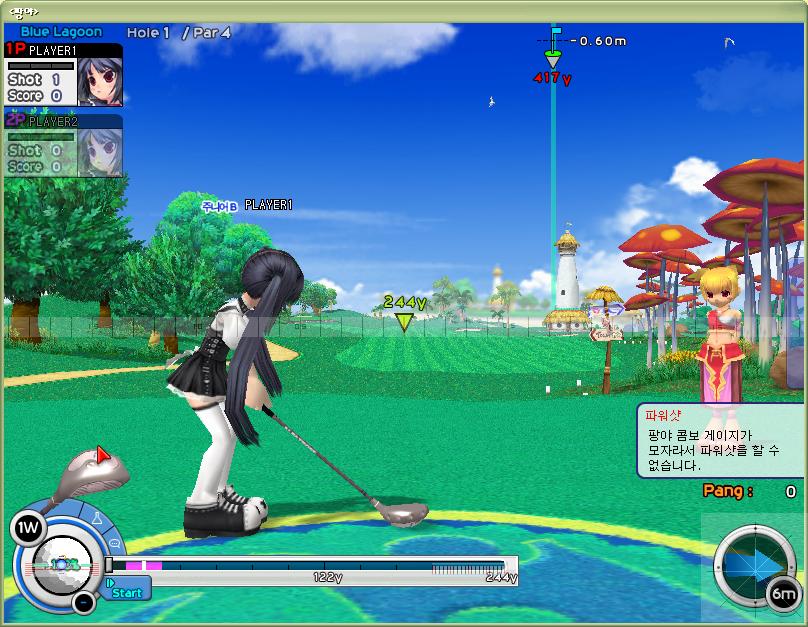
Task: Click the power gauge bar
Action: point(312,566)
